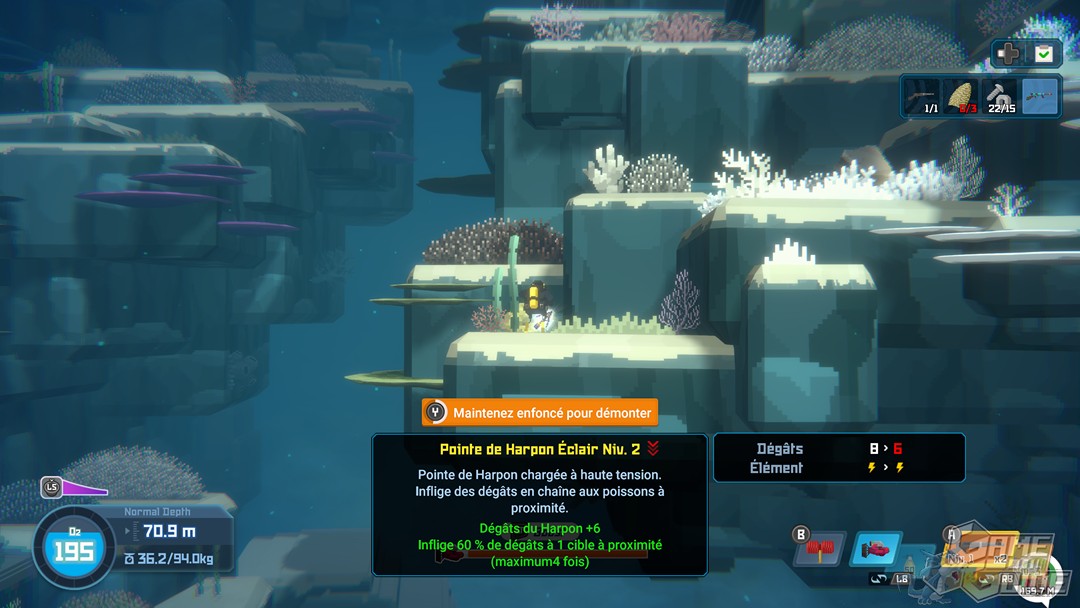
Task: Select the red underwater scooter slot
Action: 876,550
